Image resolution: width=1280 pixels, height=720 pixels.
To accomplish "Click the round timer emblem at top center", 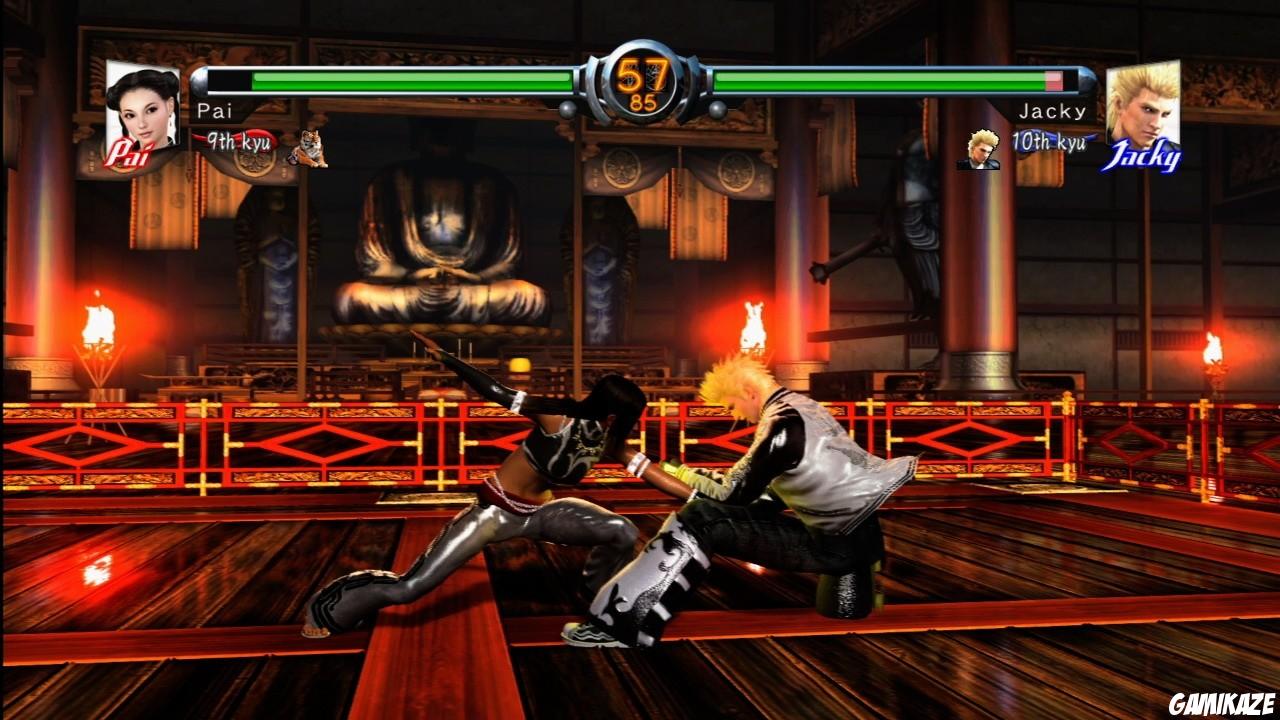I will [643, 78].
